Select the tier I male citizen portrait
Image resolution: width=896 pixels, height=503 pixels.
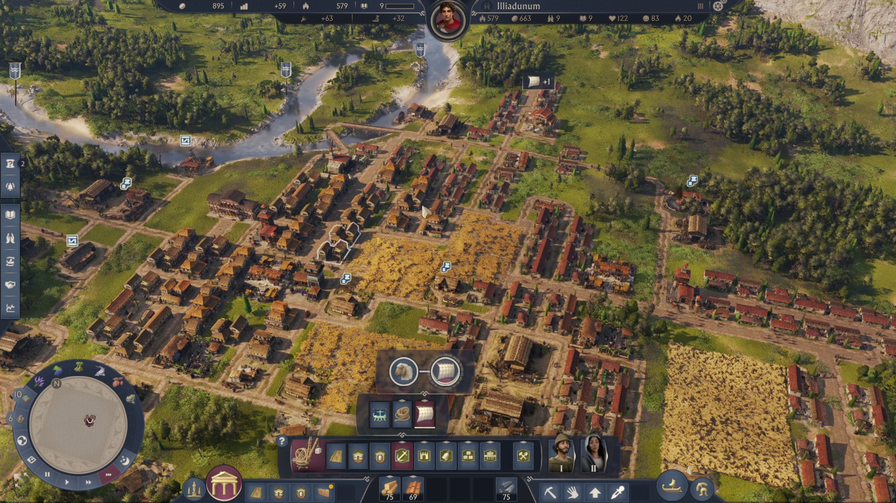(562, 454)
